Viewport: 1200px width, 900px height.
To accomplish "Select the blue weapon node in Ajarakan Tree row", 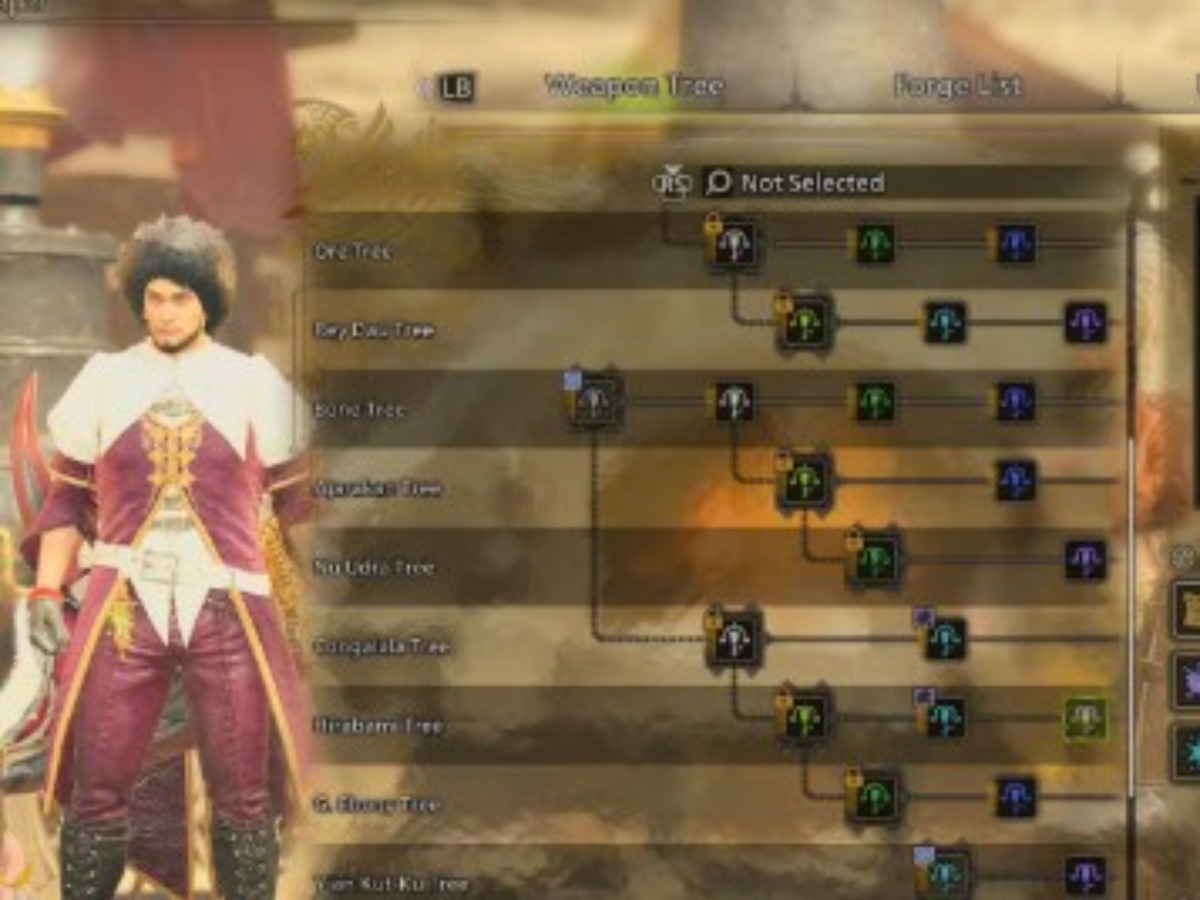I will click(1016, 481).
